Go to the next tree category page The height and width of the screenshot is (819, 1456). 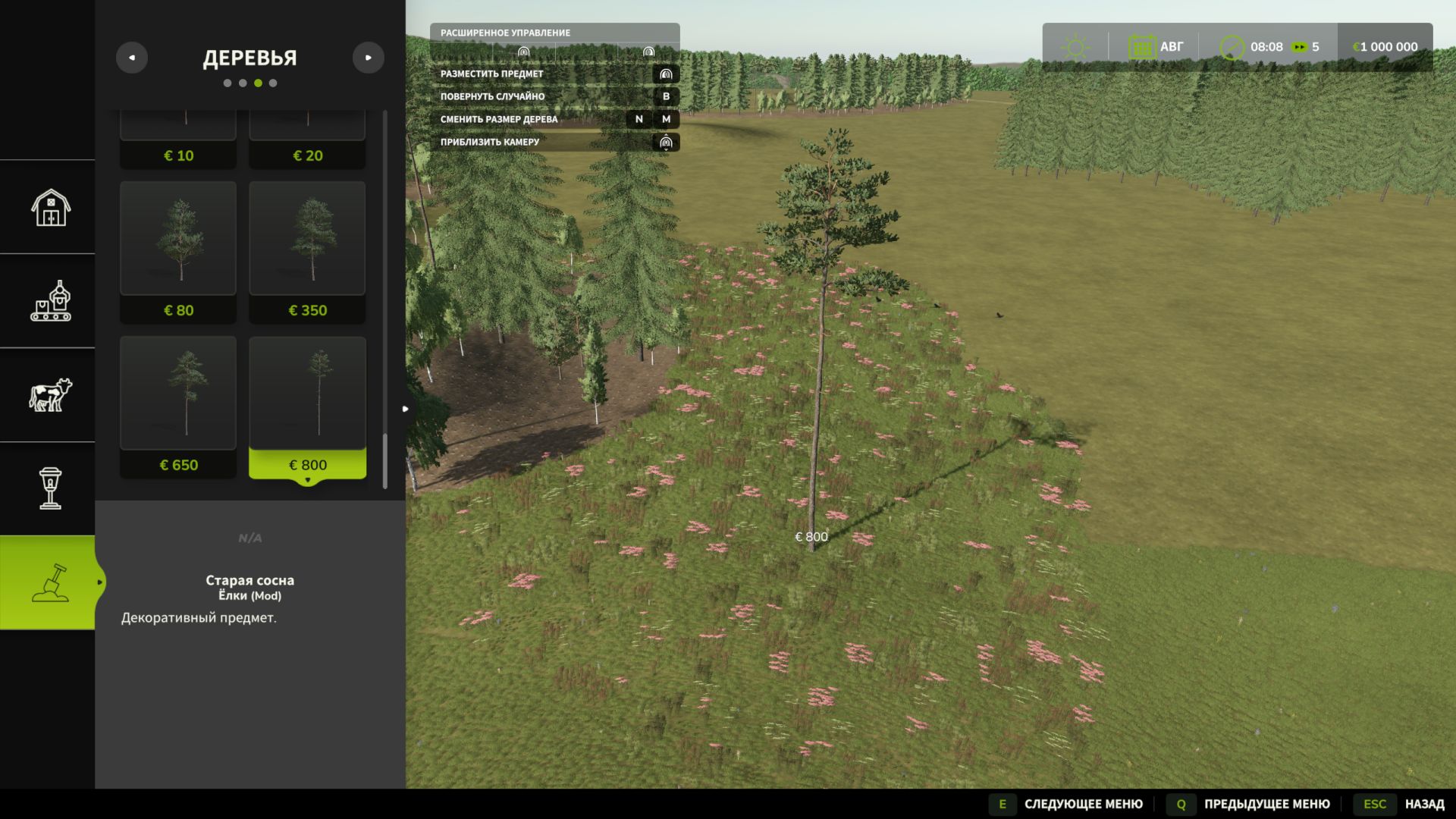(369, 58)
